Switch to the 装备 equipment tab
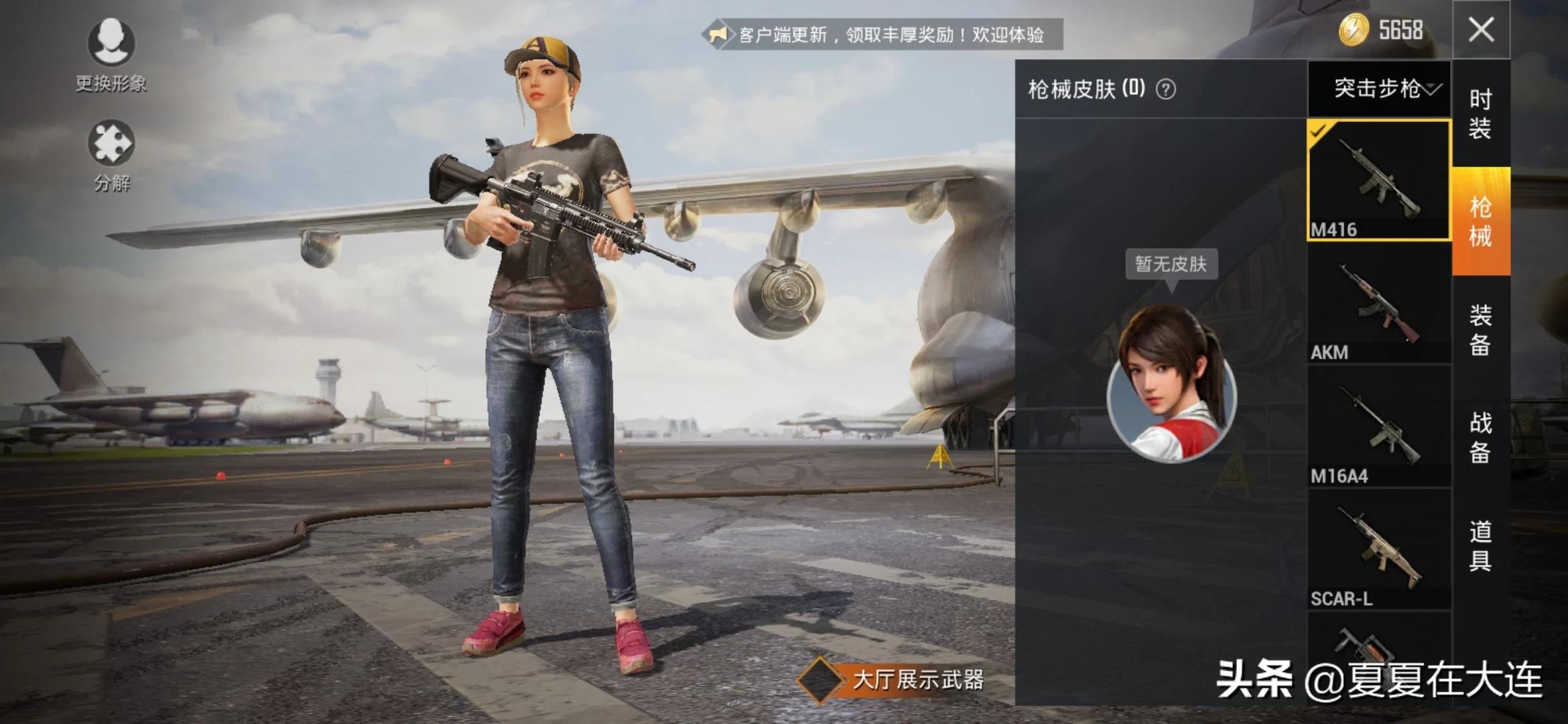 click(x=1481, y=330)
